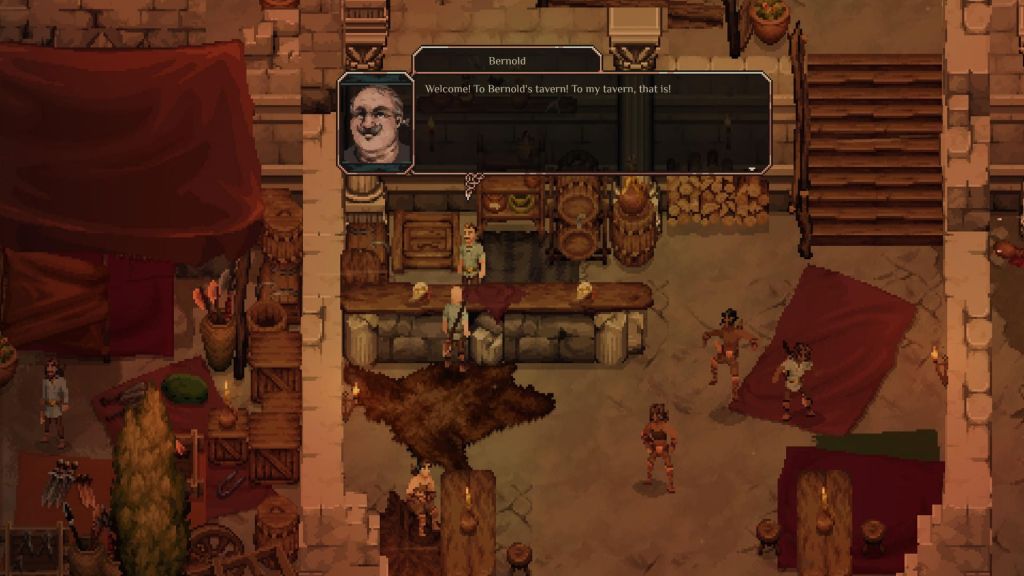Image resolution: width=1024 pixels, height=576 pixels.
Task: Click Bernold's speaker portrait
Action: pyautogui.click(x=375, y=123)
